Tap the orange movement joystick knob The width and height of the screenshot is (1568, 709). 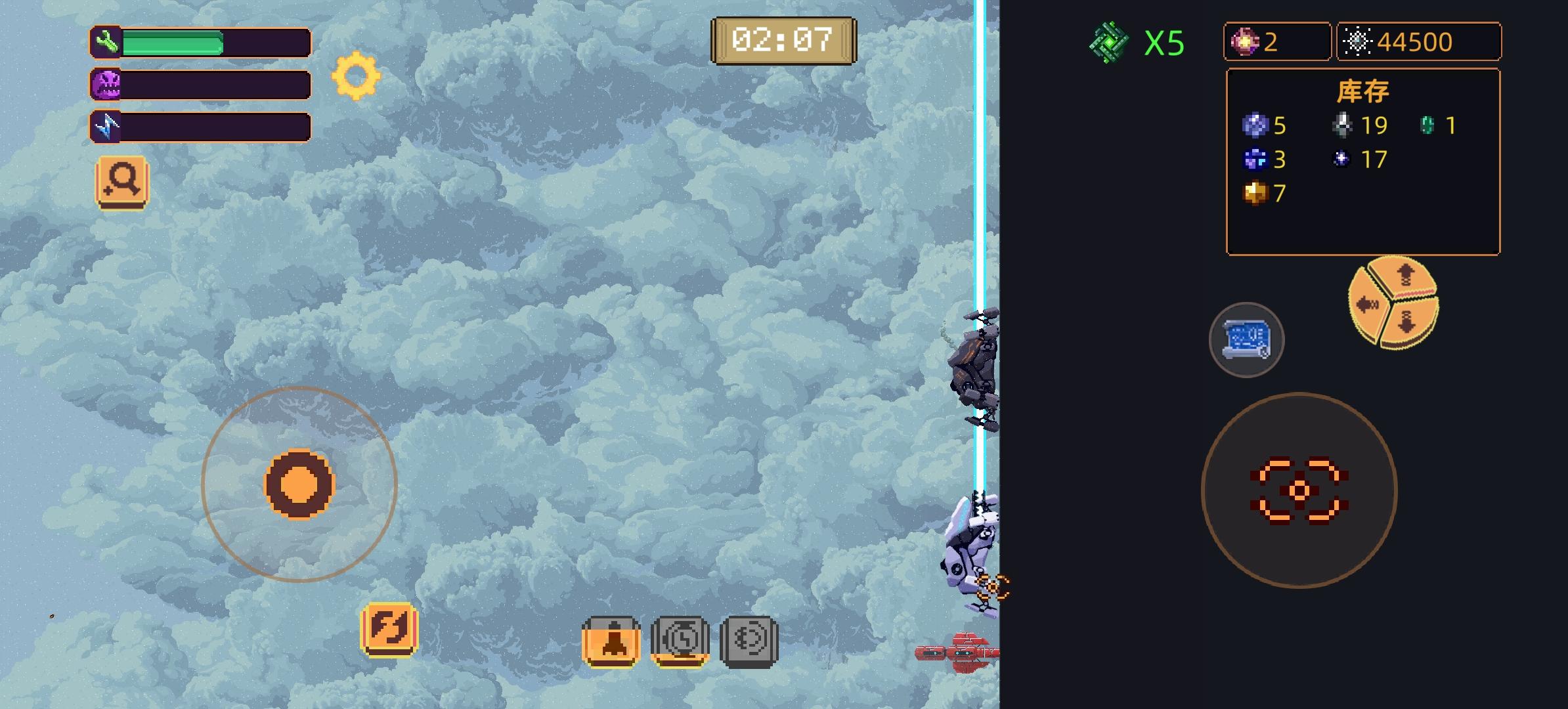coord(301,484)
